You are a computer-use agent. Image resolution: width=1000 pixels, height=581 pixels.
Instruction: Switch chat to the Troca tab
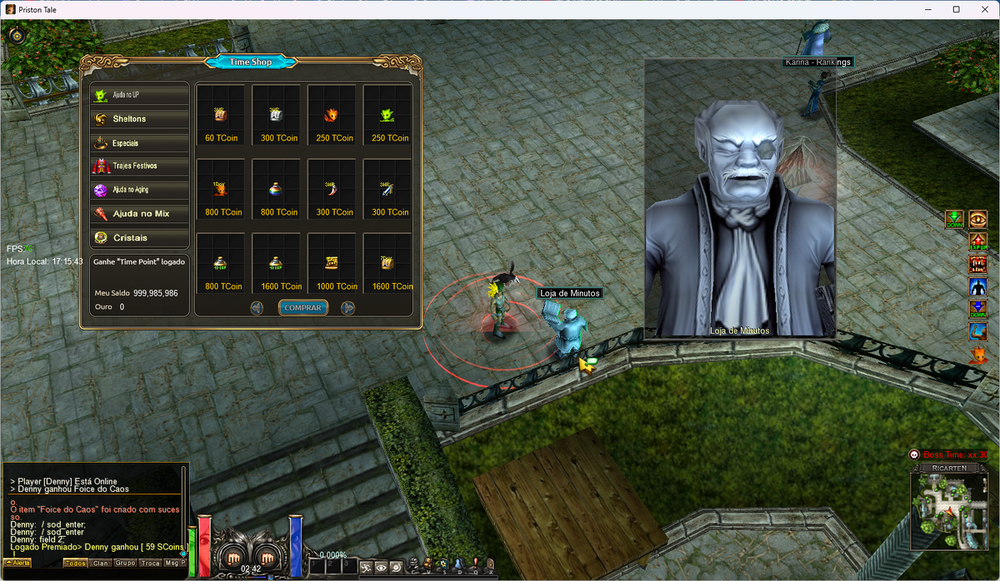(150, 563)
